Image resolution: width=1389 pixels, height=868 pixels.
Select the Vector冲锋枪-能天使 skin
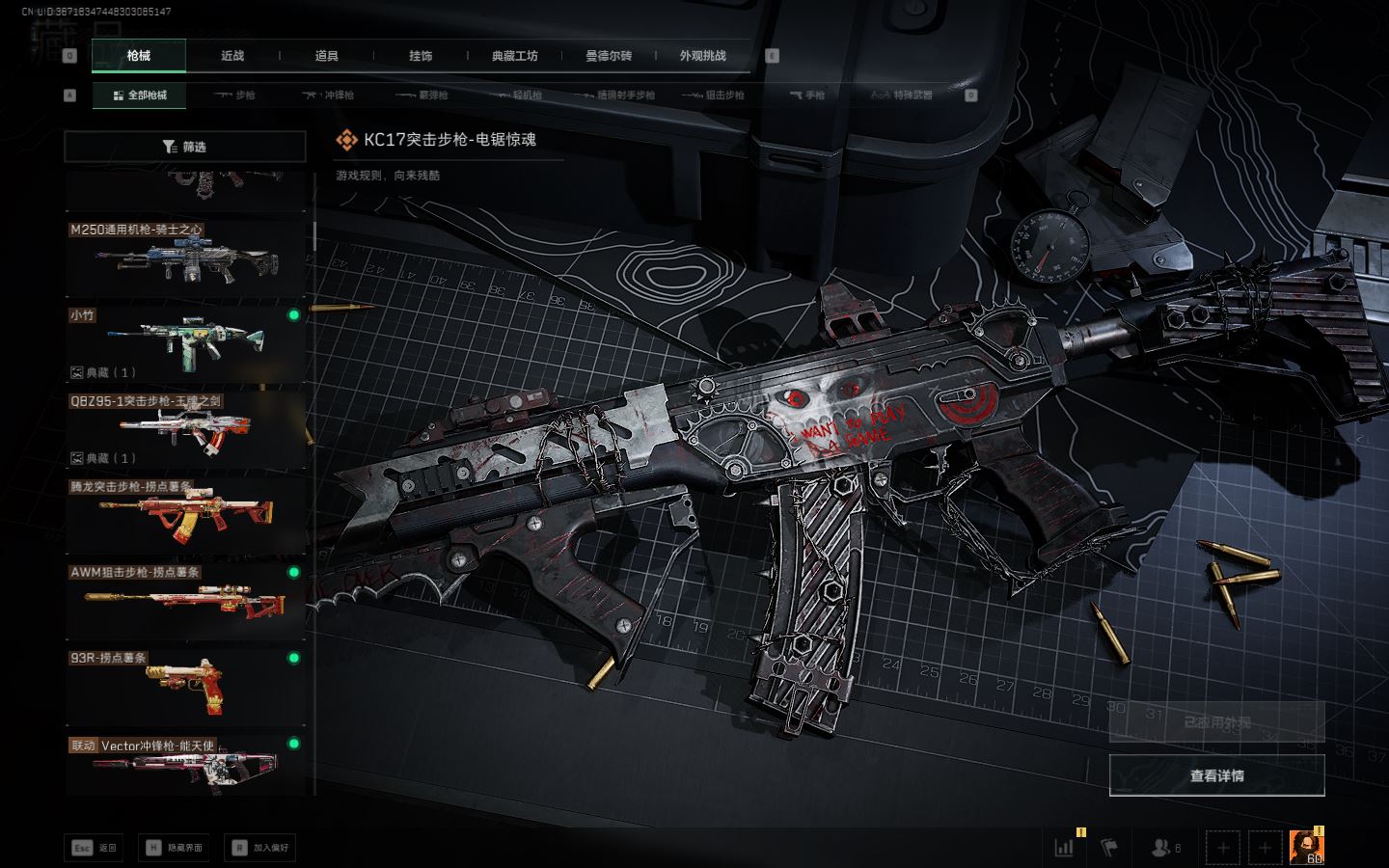tap(185, 767)
